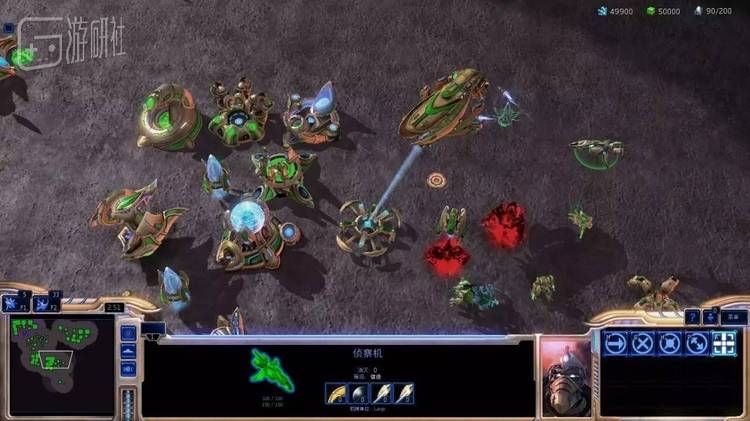
Task: Activate the Stop command
Action: pyautogui.click(x=643, y=343)
